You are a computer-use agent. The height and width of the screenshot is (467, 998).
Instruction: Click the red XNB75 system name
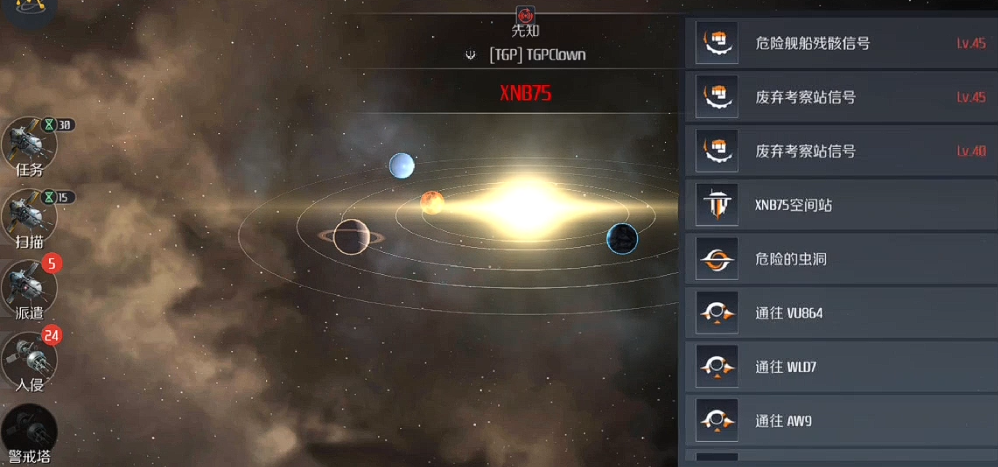pos(526,94)
